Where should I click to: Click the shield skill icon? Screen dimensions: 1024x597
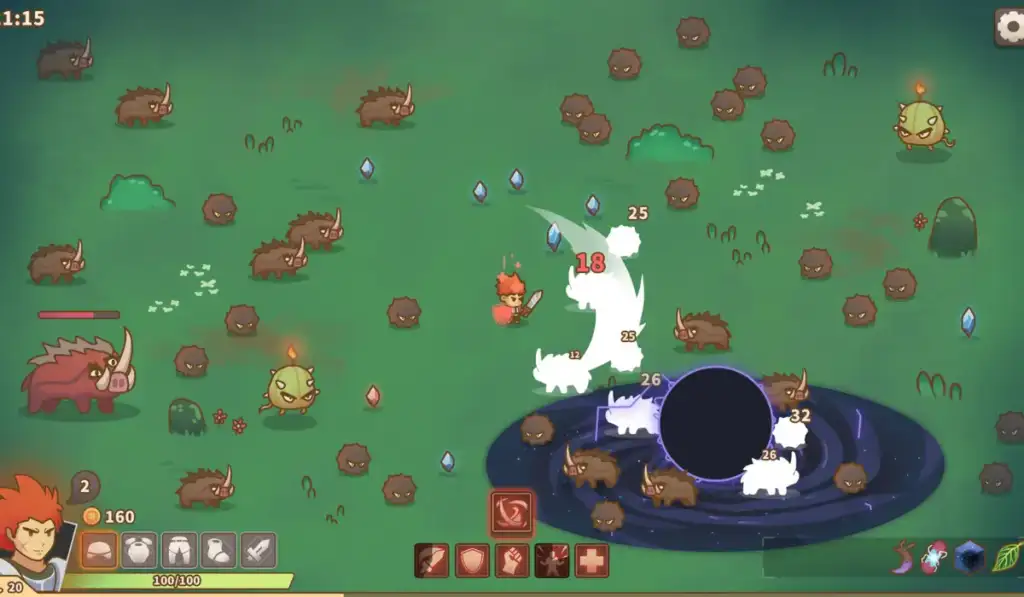click(472, 560)
